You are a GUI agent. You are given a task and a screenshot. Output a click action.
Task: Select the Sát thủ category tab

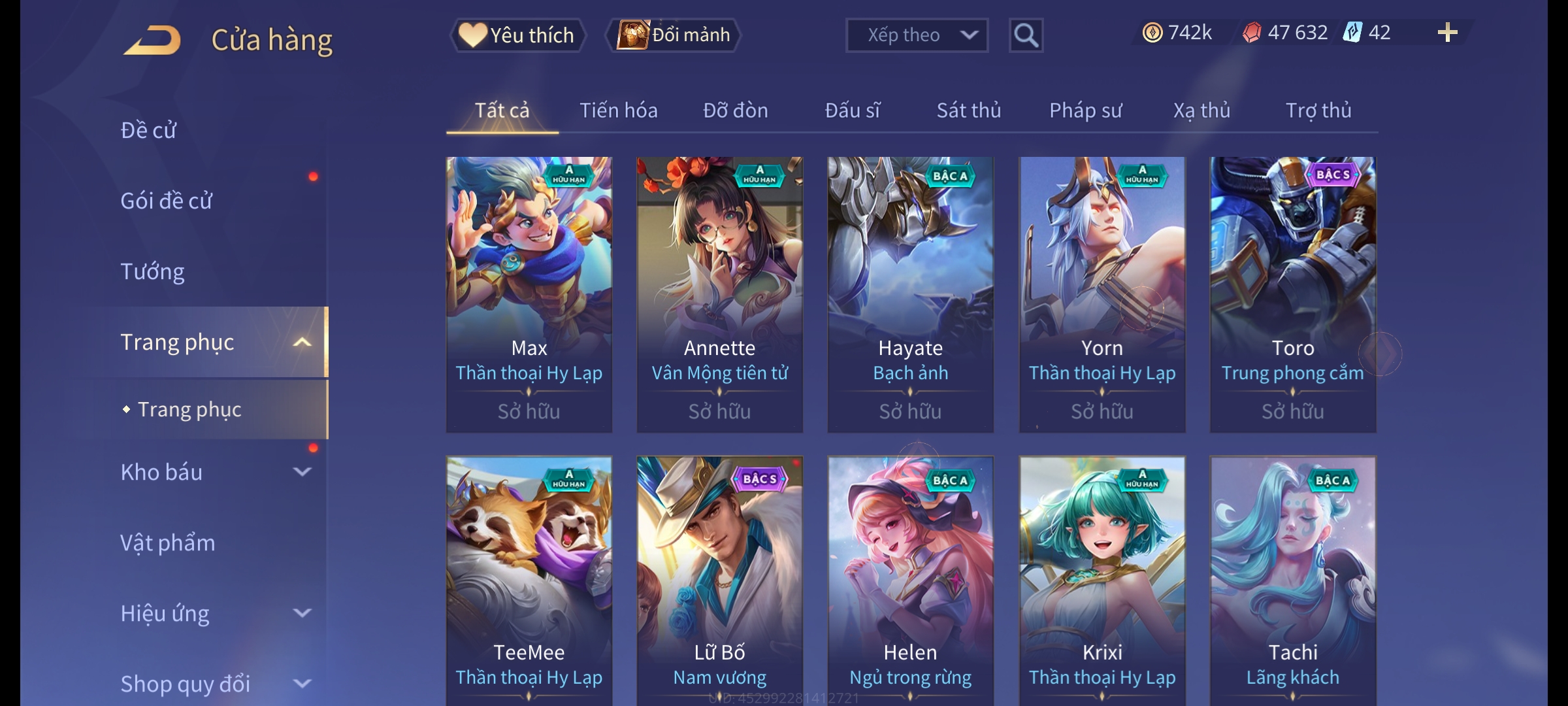pos(968,110)
